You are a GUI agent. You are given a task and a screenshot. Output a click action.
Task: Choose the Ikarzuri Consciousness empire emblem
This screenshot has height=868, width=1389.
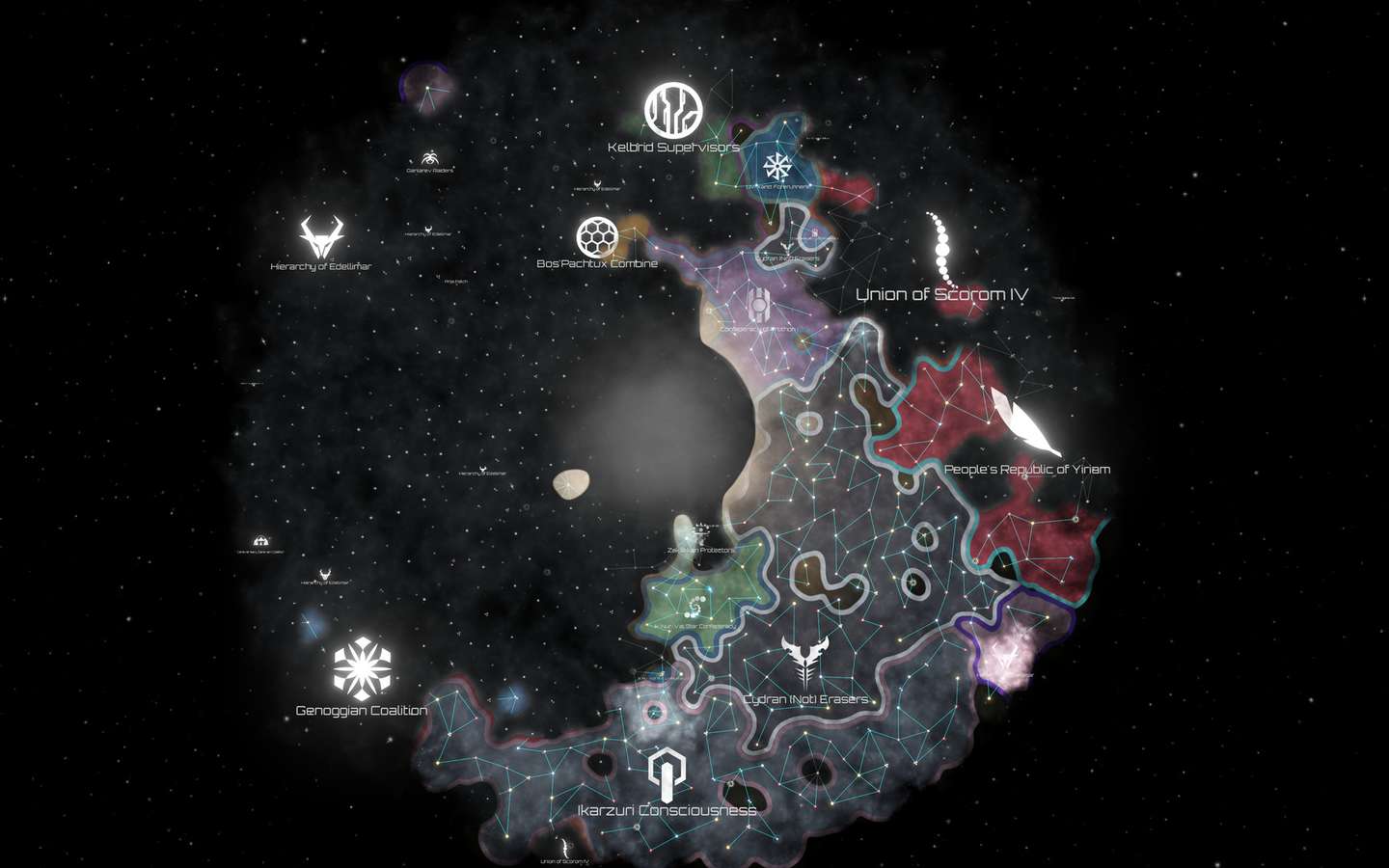coord(667,775)
